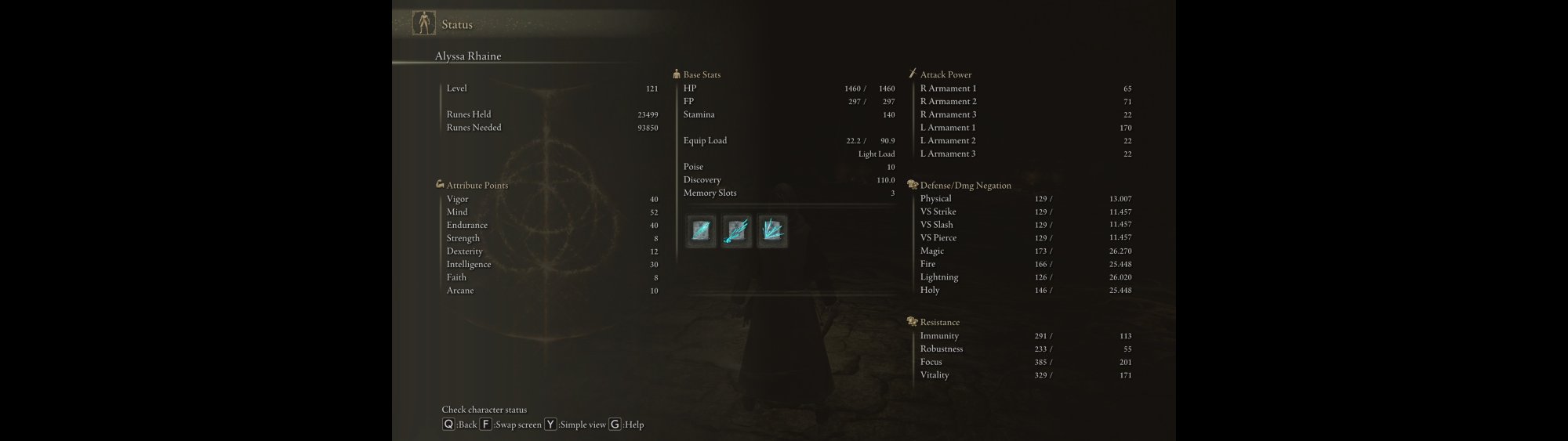This screenshot has width=1568, height=441.
Task: Choose the L Armament 1 attack row
Action: click(x=1025, y=128)
